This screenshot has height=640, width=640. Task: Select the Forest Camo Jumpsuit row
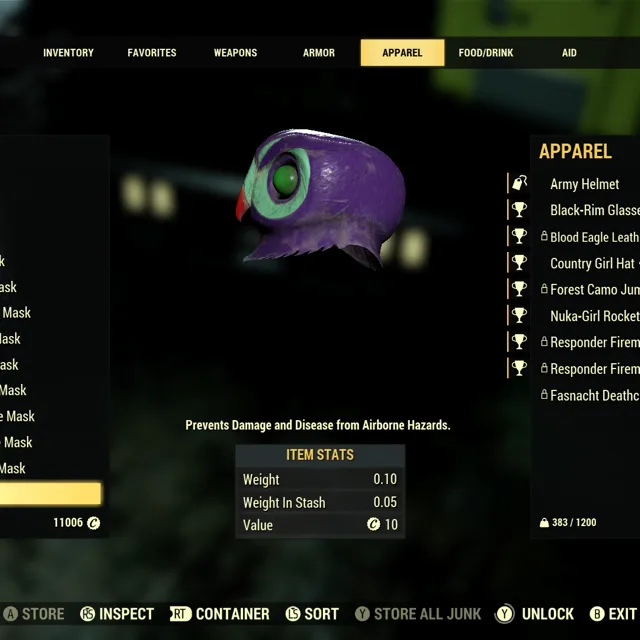593,289
